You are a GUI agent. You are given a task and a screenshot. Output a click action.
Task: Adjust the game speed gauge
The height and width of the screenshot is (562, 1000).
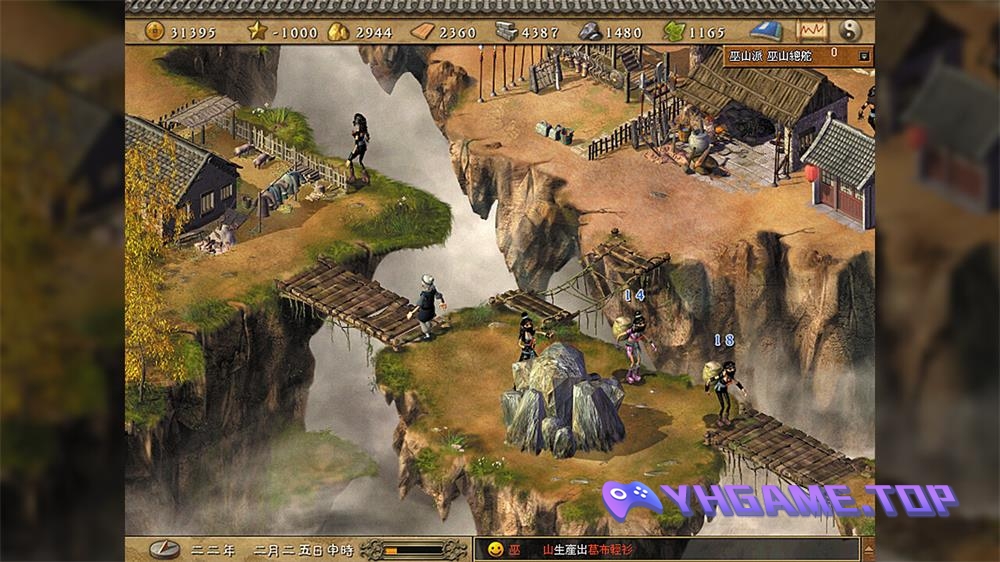pyautogui.click(x=414, y=549)
